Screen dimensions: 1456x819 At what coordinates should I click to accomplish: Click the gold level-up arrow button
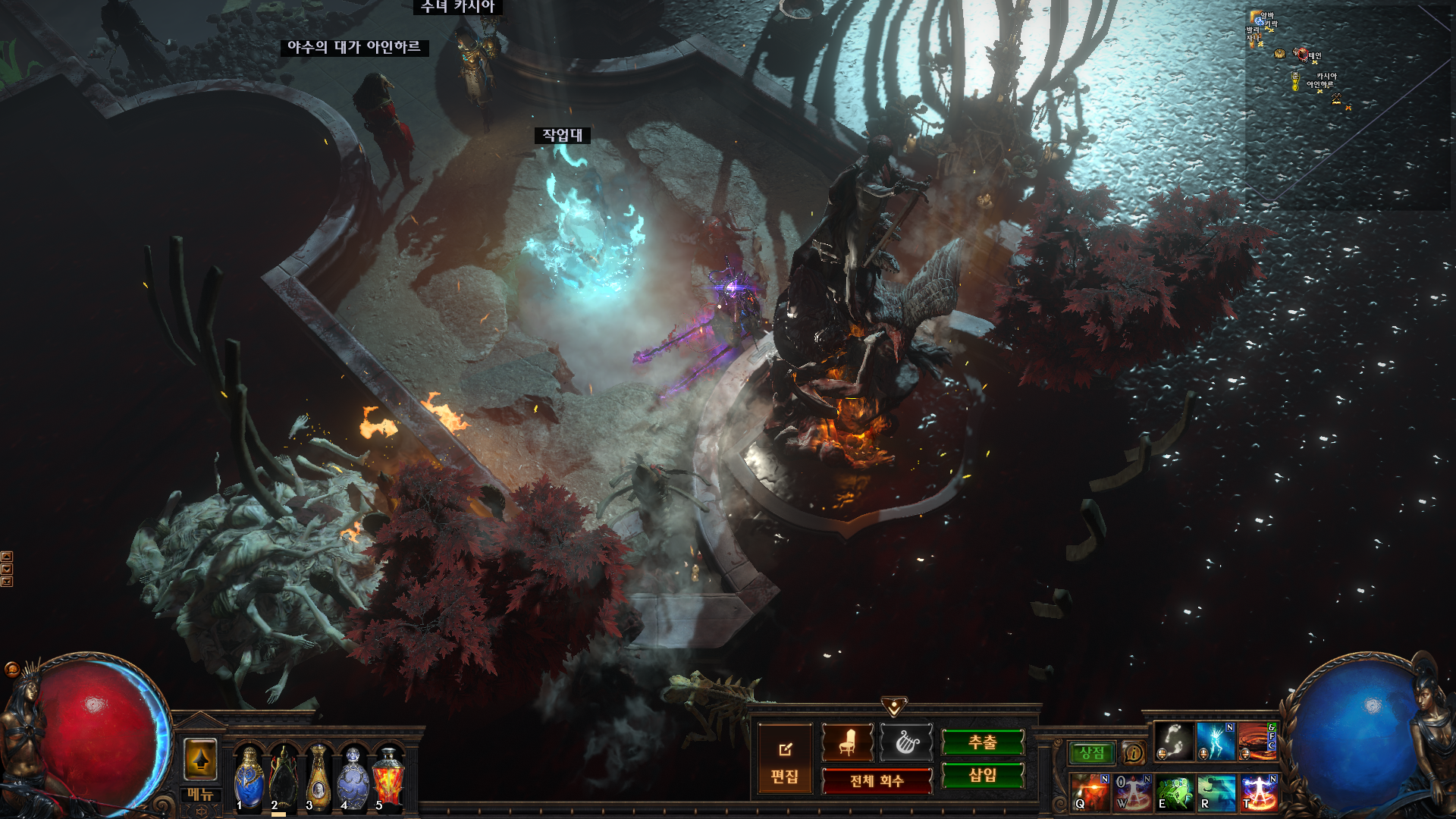200,760
